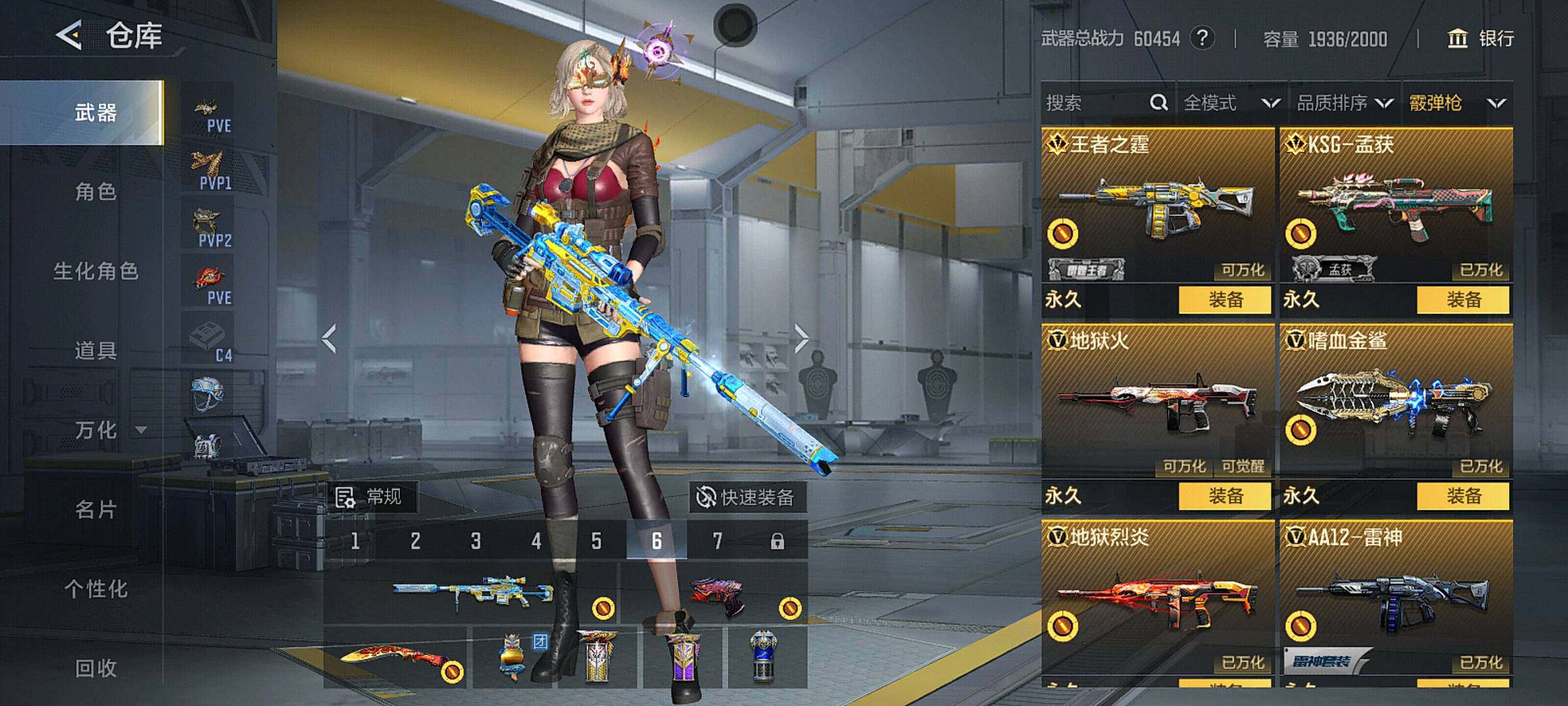This screenshot has width=1568, height=706.
Task: Open the 银行 bank
Action: point(1482,39)
